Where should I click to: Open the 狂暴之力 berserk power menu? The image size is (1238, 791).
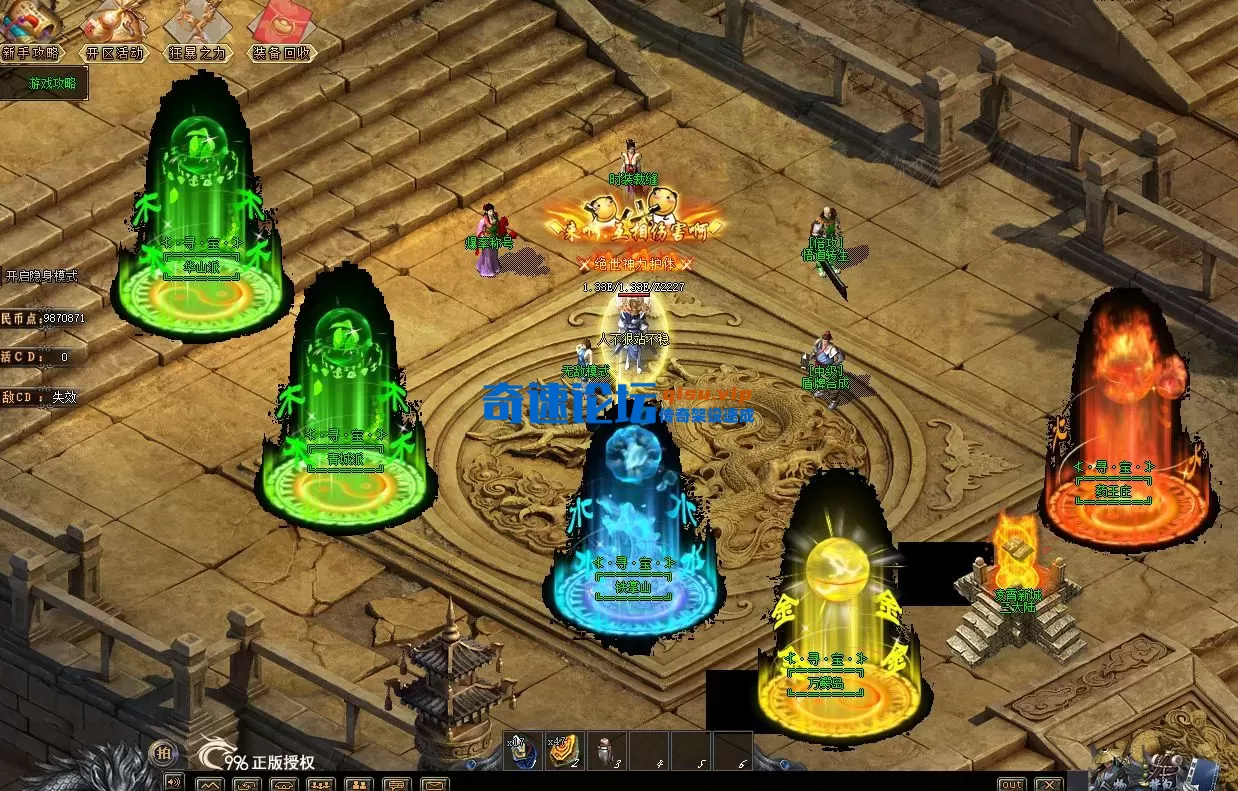coord(196,52)
